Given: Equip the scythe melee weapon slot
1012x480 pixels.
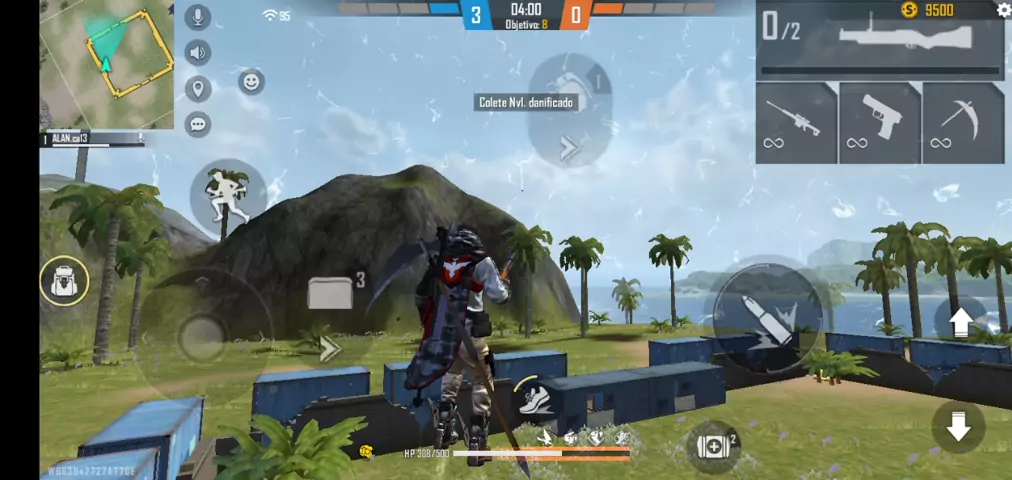Looking at the screenshot, I should [963, 122].
